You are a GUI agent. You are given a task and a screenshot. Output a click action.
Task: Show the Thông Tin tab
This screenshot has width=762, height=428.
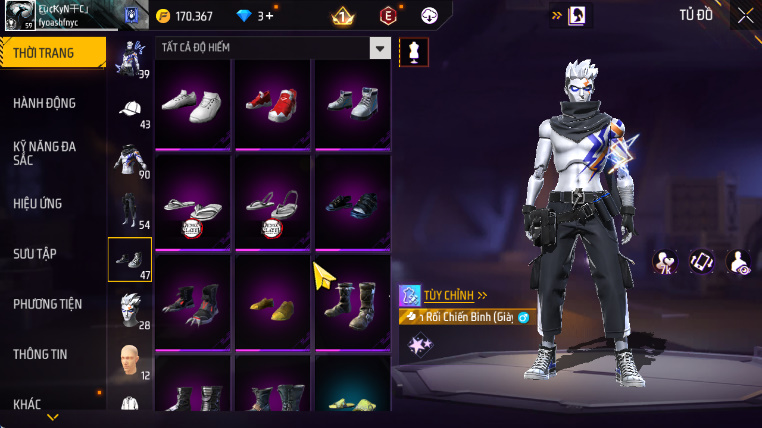pos(41,354)
